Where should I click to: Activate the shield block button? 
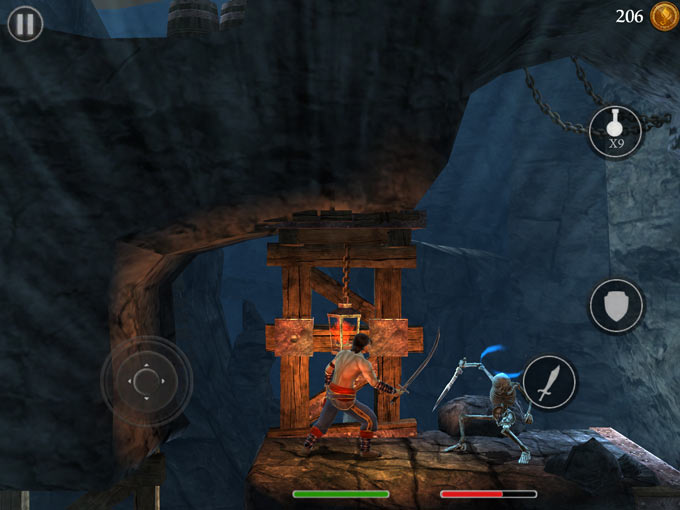[x=616, y=305]
